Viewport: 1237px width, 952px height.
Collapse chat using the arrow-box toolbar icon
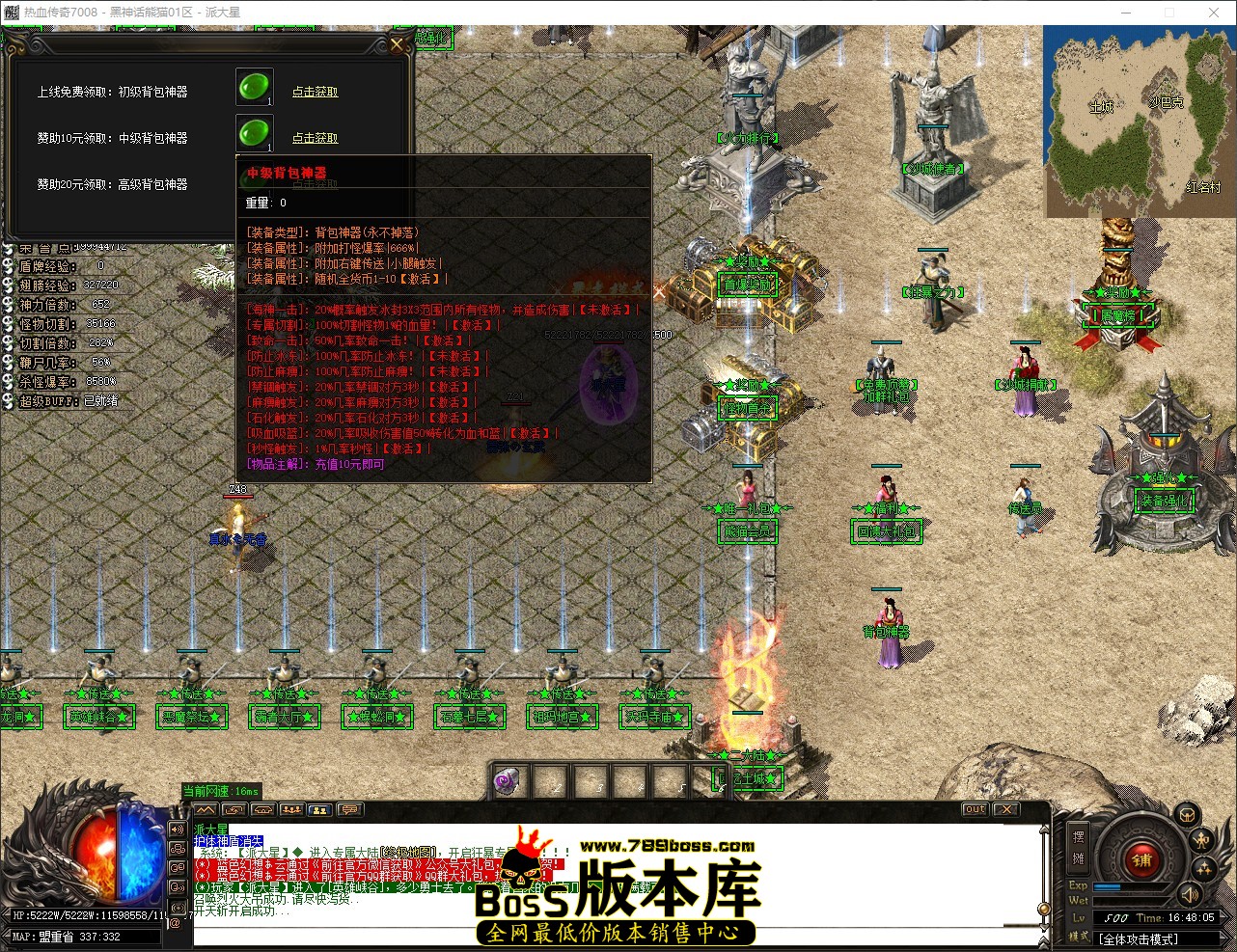(x=234, y=810)
